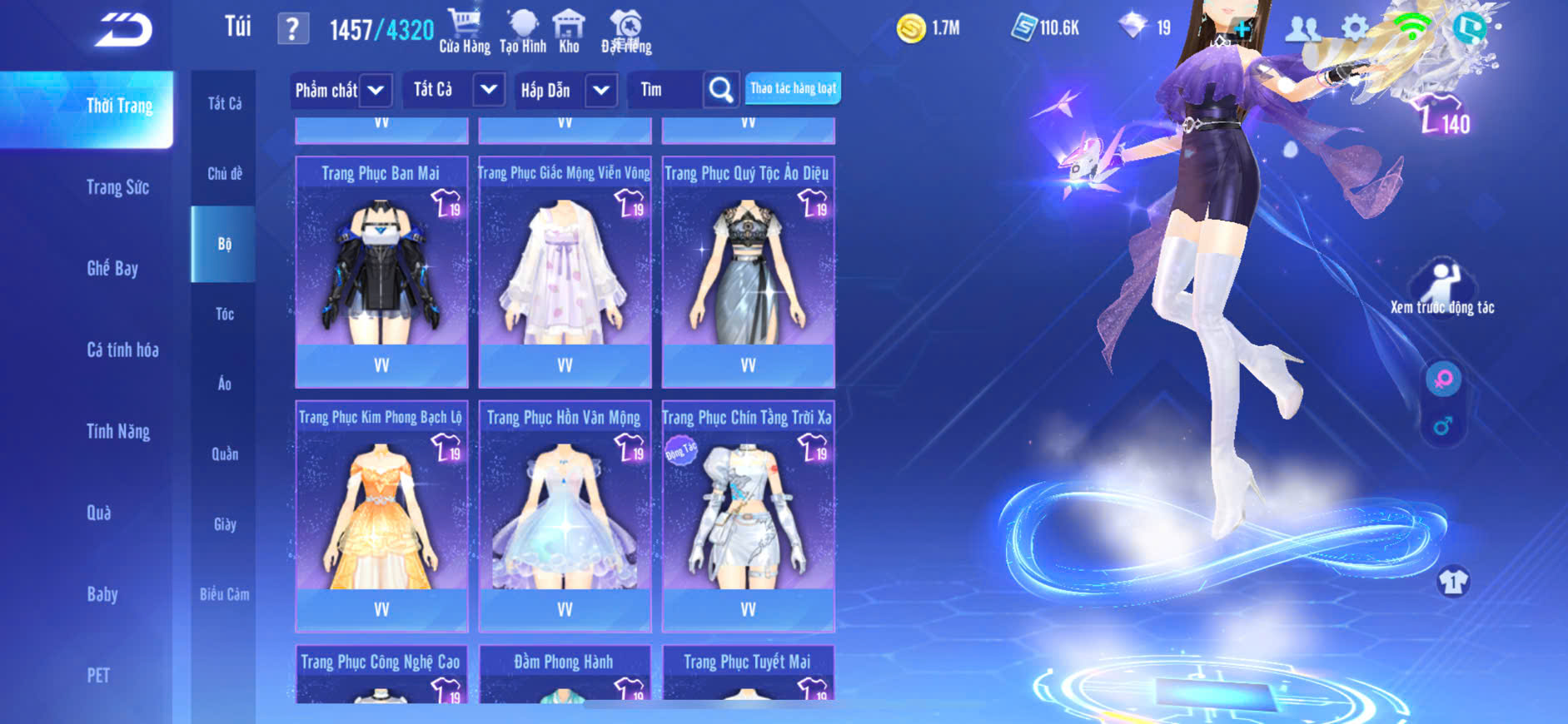This screenshot has height=724, width=1568.
Task: Open the Tạo Hình styling menu
Action: (523, 31)
